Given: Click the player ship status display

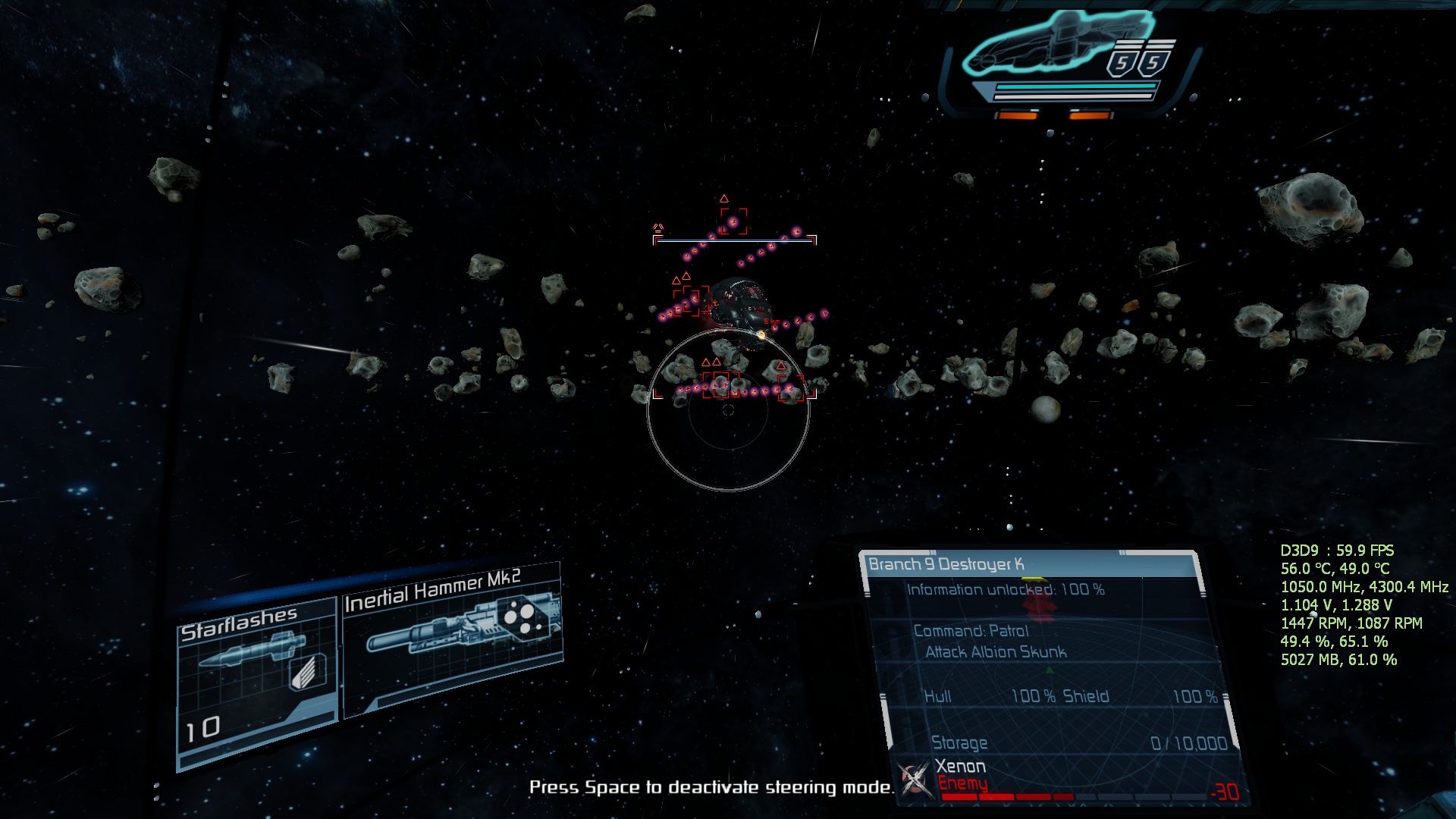Looking at the screenshot, I should coord(1069,62).
